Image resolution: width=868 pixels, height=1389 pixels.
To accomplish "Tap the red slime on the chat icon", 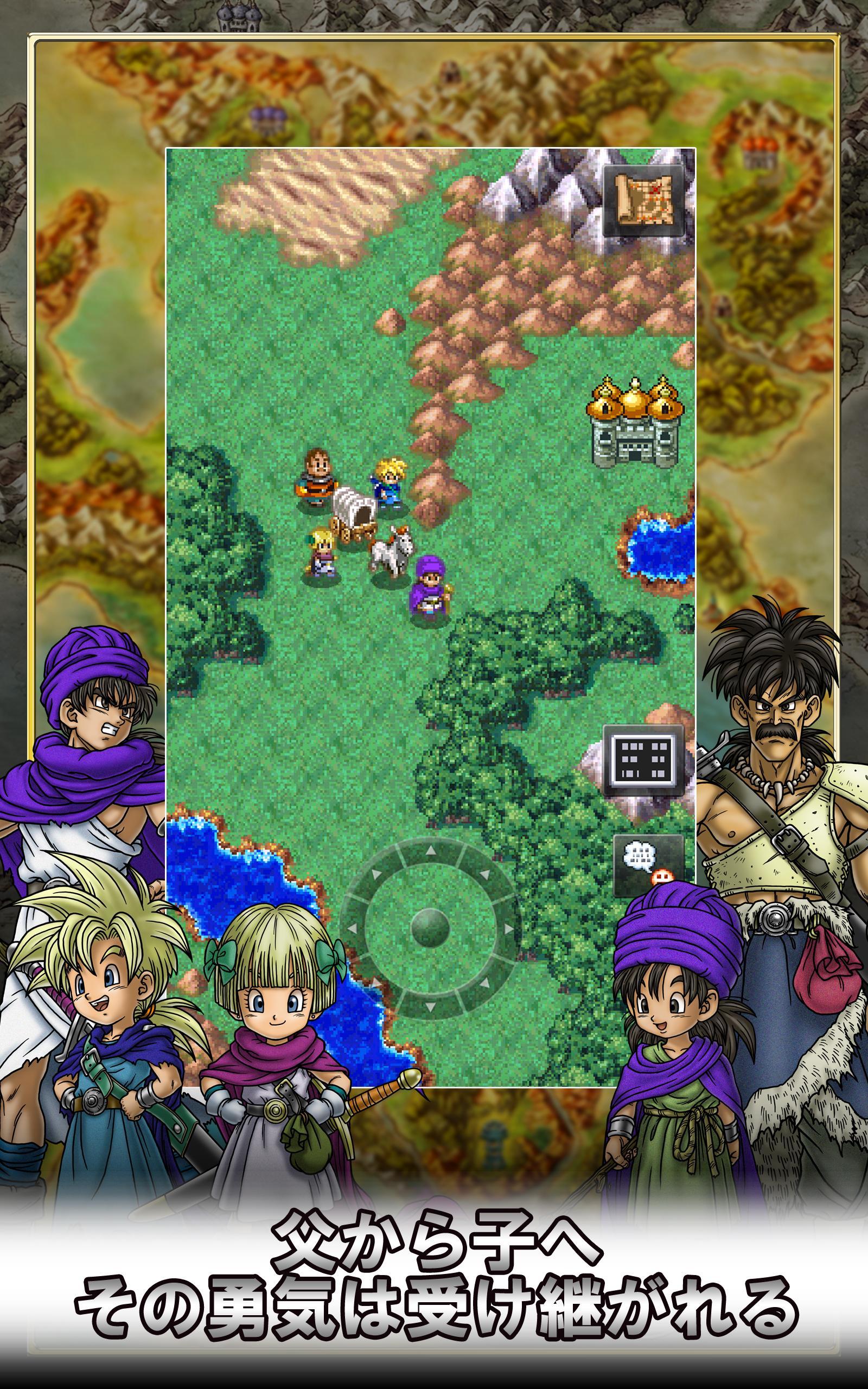I will (x=662, y=876).
